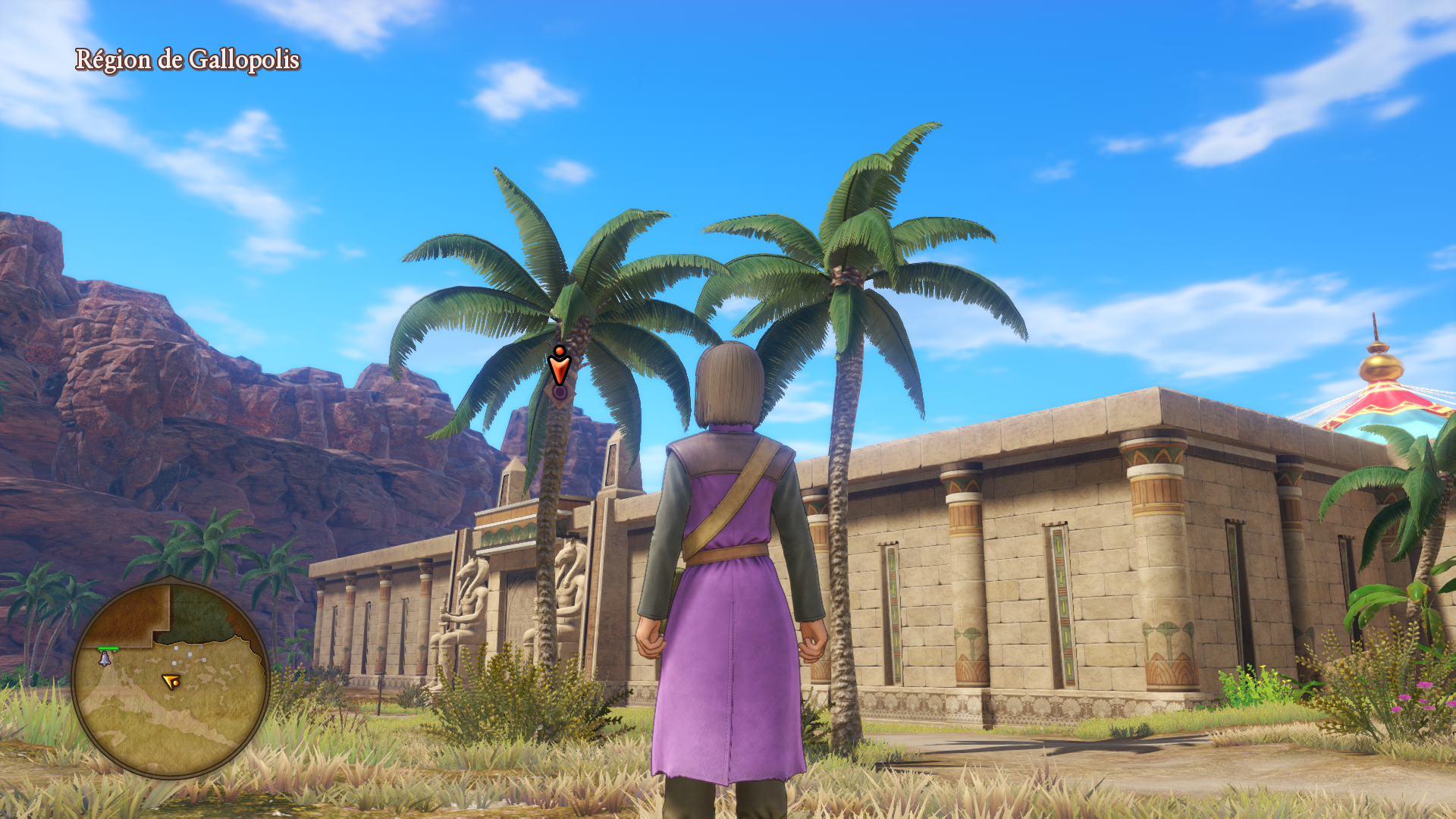The width and height of the screenshot is (1456, 819).
Task: Click the silver bell marker on the minimap
Action: pos(105,659)
